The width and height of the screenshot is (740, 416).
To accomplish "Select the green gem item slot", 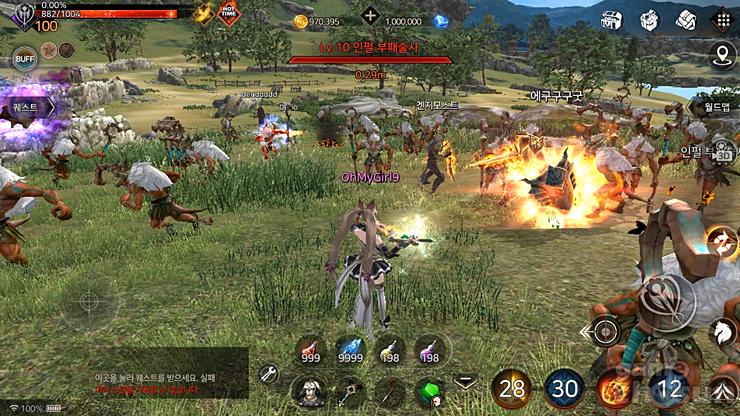I will (430, 388).
